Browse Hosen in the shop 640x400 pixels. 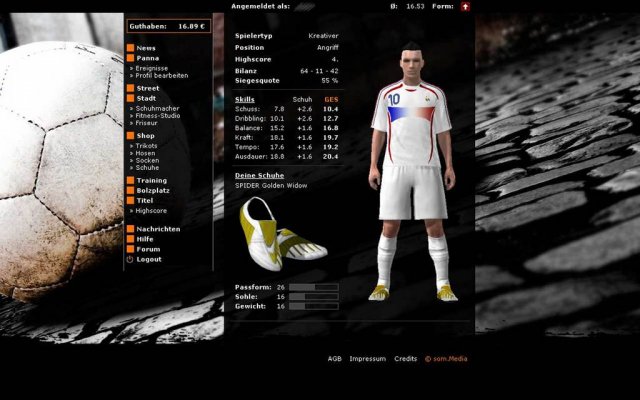tap(146, 152)
